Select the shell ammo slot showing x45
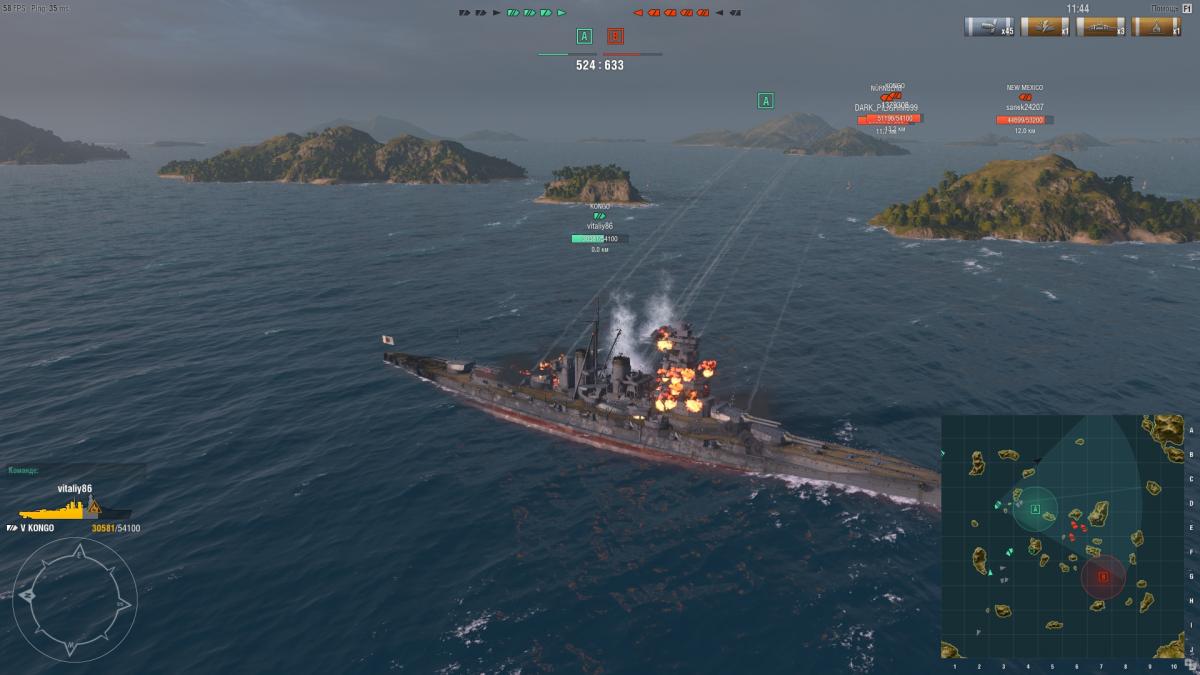This screenshot has height=675, width=1200. tap(988, 26)
